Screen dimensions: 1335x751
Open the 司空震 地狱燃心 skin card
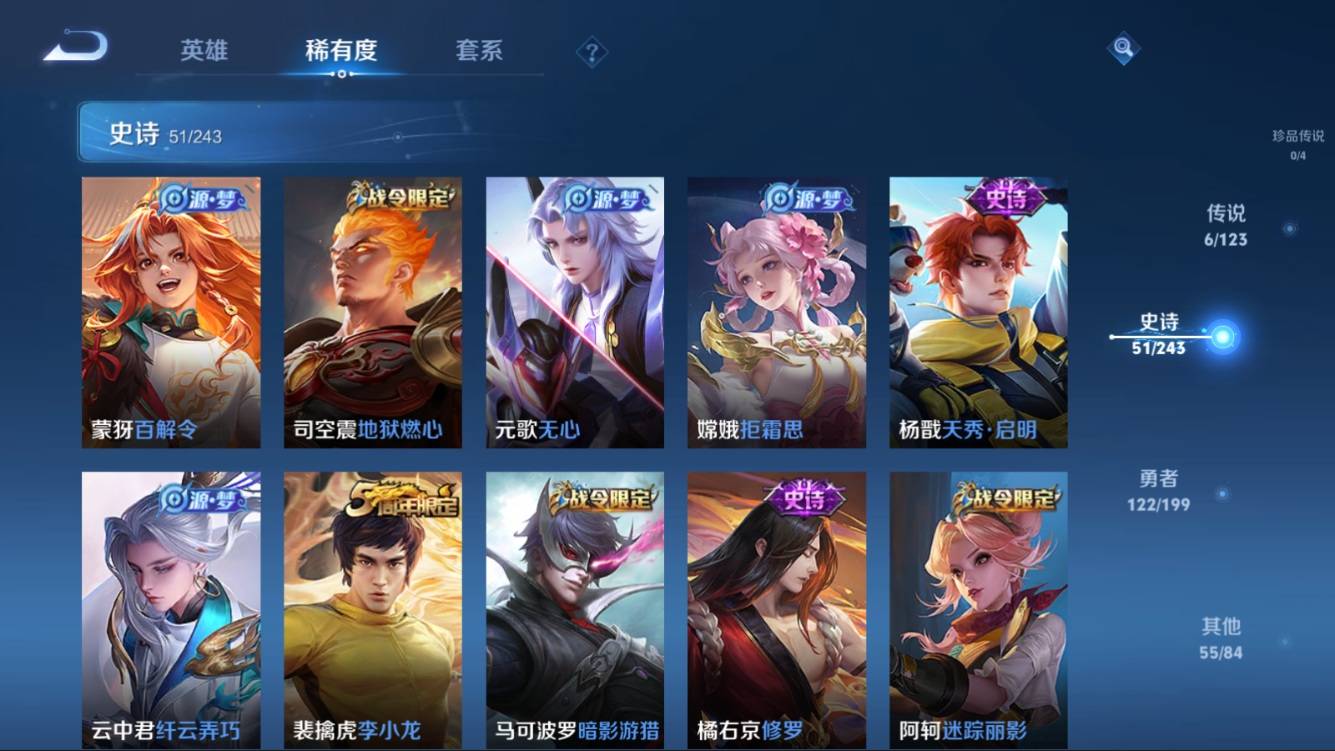click(373, 312)
